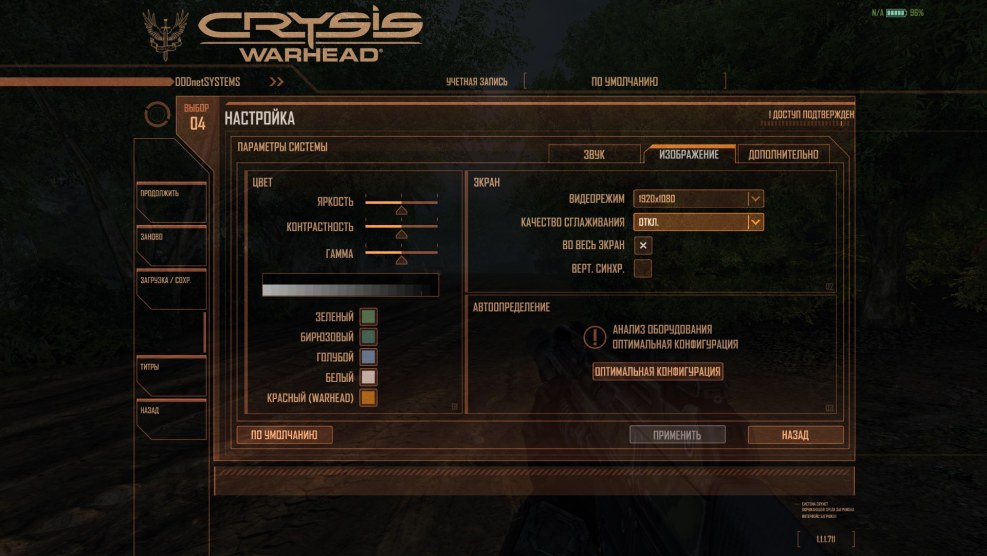Choose the ЗЕЛЕНЫЙ color swatch
Screen dimensions: 987x556
(368, 317)
